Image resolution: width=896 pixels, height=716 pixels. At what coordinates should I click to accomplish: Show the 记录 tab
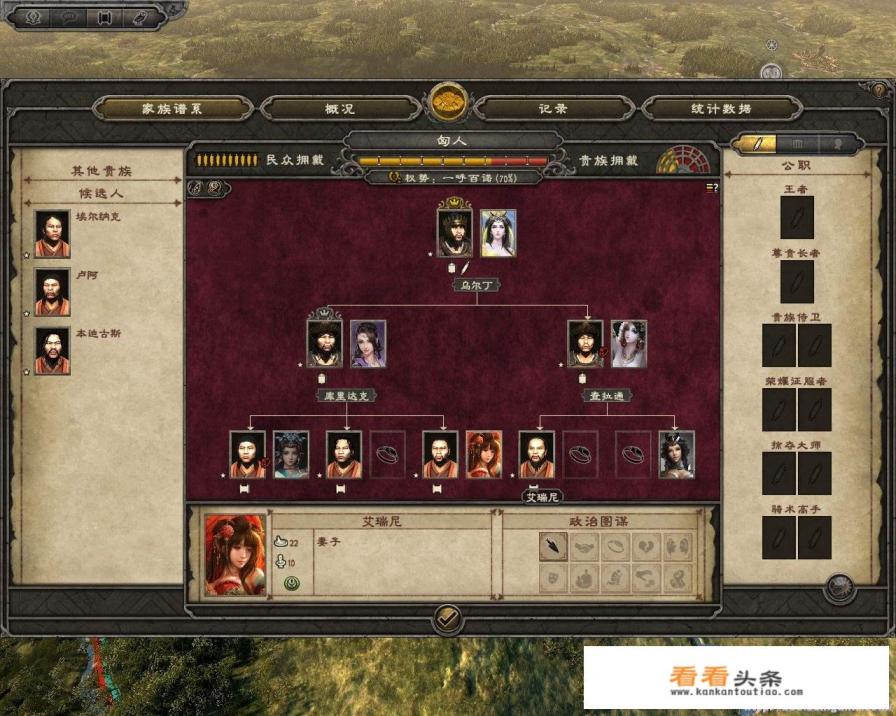point(553,108)
